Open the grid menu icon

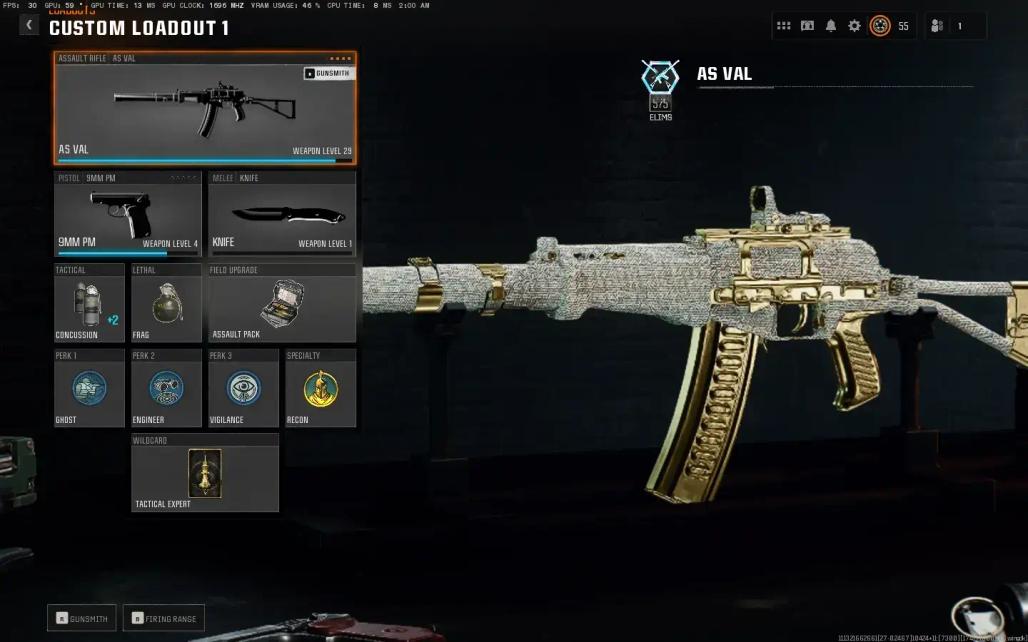click(x=784, y=26)
